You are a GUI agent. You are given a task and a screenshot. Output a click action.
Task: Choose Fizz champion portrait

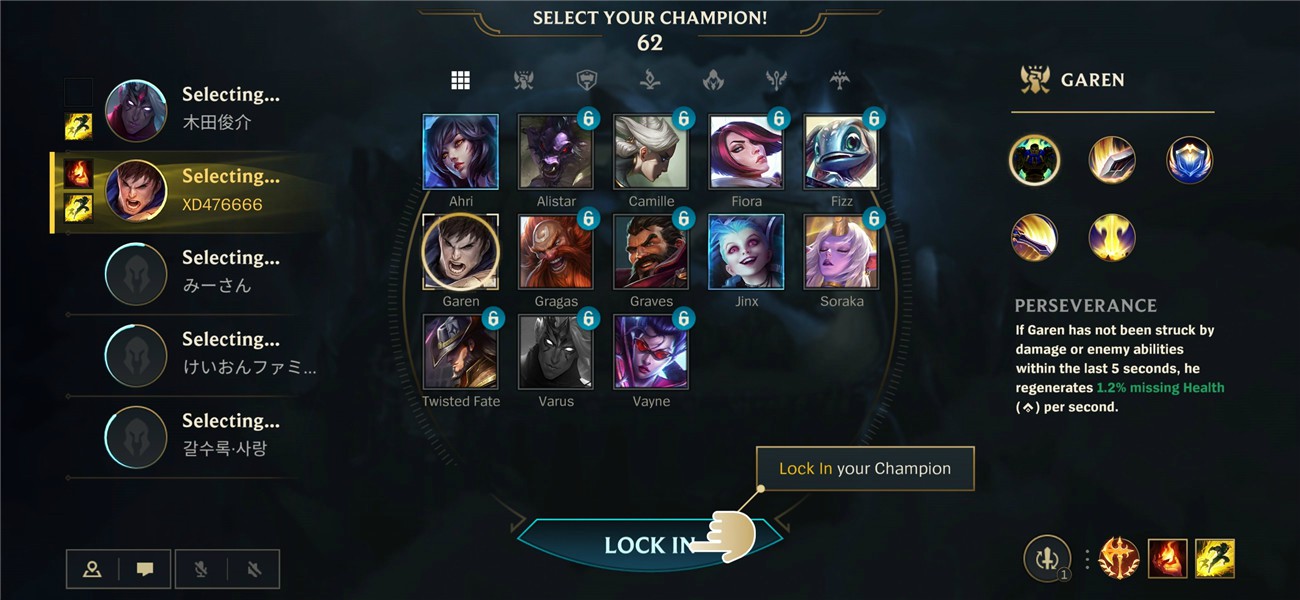841,152
